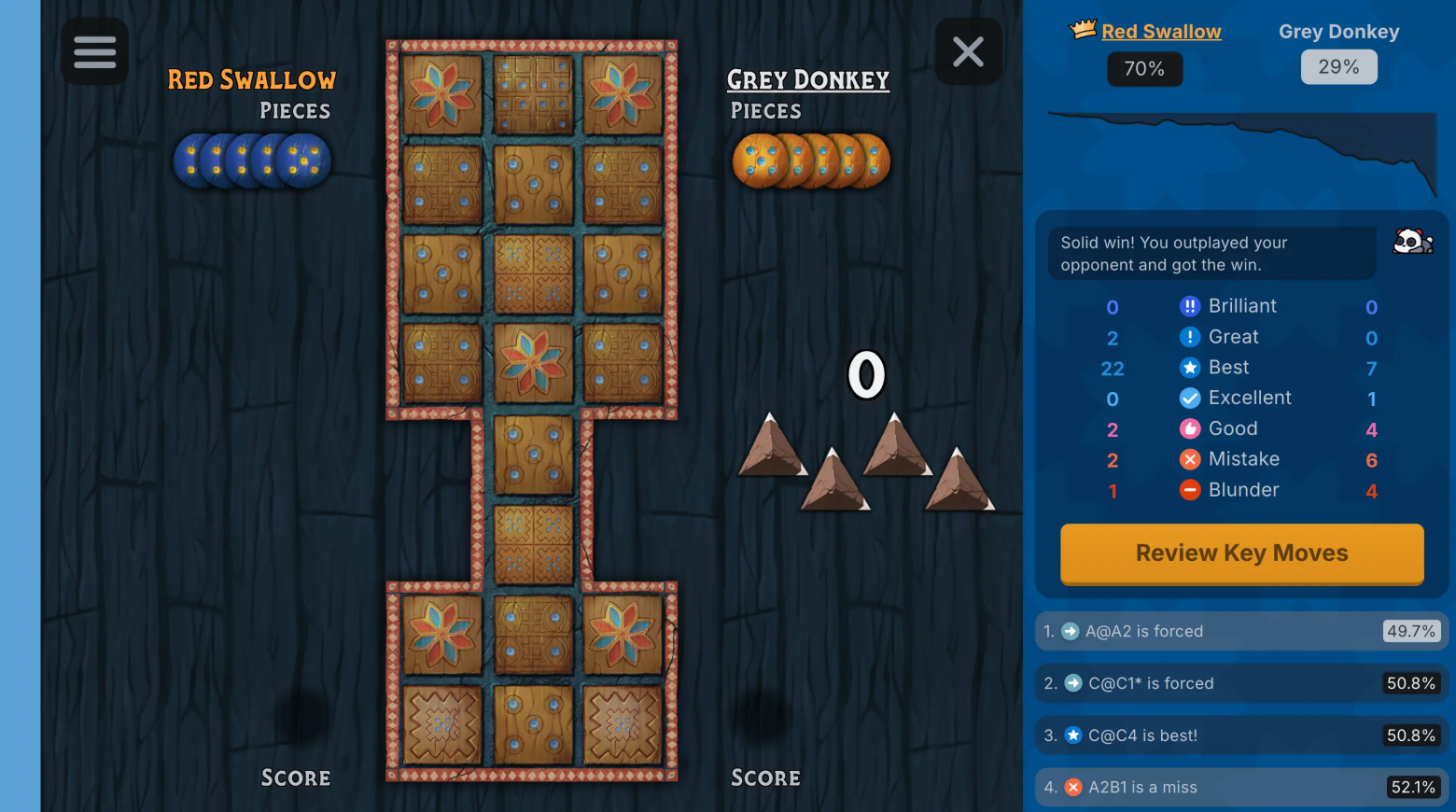Click the Brilliant double-exclamation icon
Viewport: 1456px width, 812px height.
[1189, 305]
